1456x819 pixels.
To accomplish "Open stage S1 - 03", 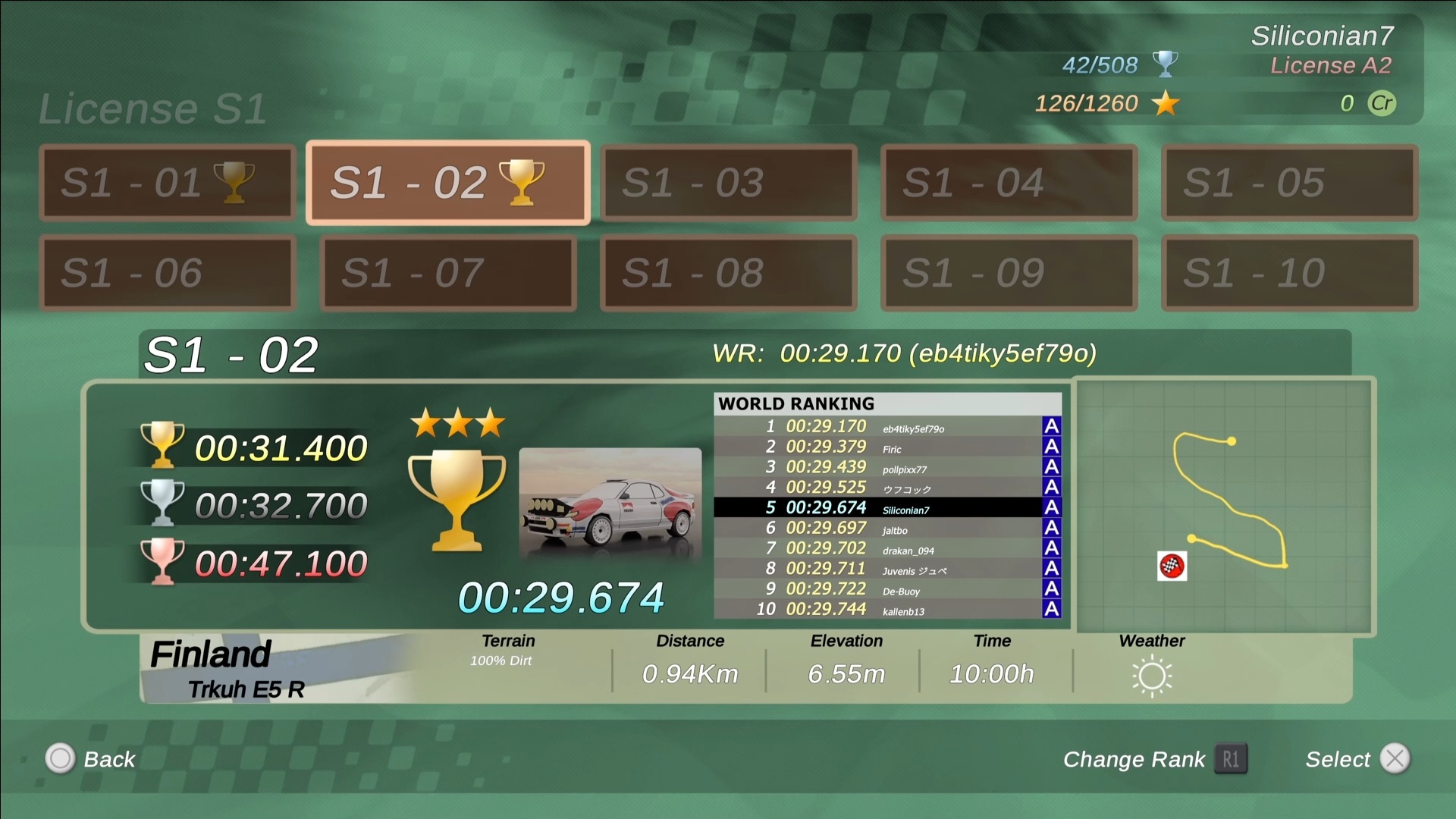I will [x=728, y=183].
